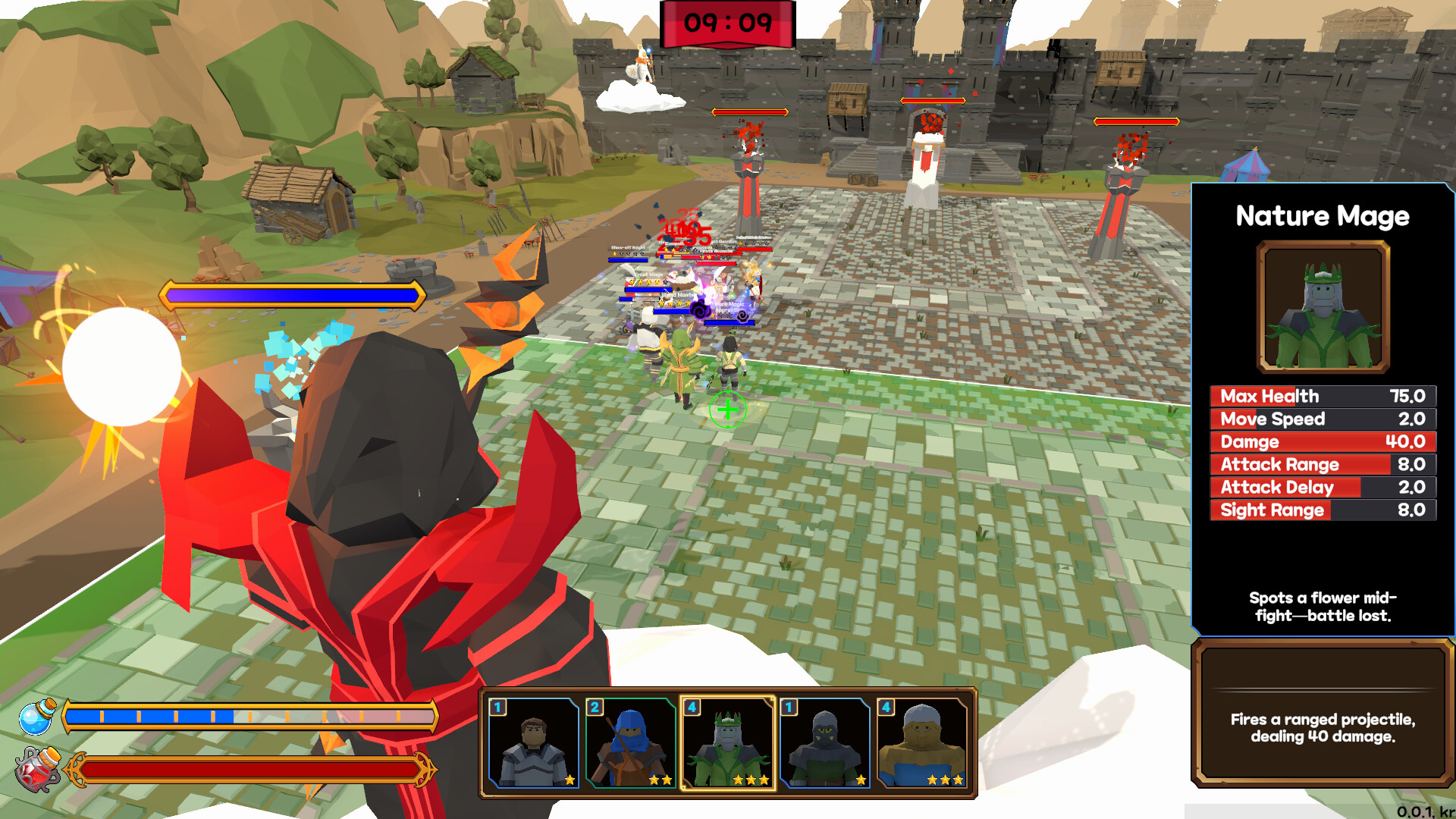Click the green plus targeting reticle on the ground
The height and width of the screenshot is (819, 1456).
[x=727, y=411]
